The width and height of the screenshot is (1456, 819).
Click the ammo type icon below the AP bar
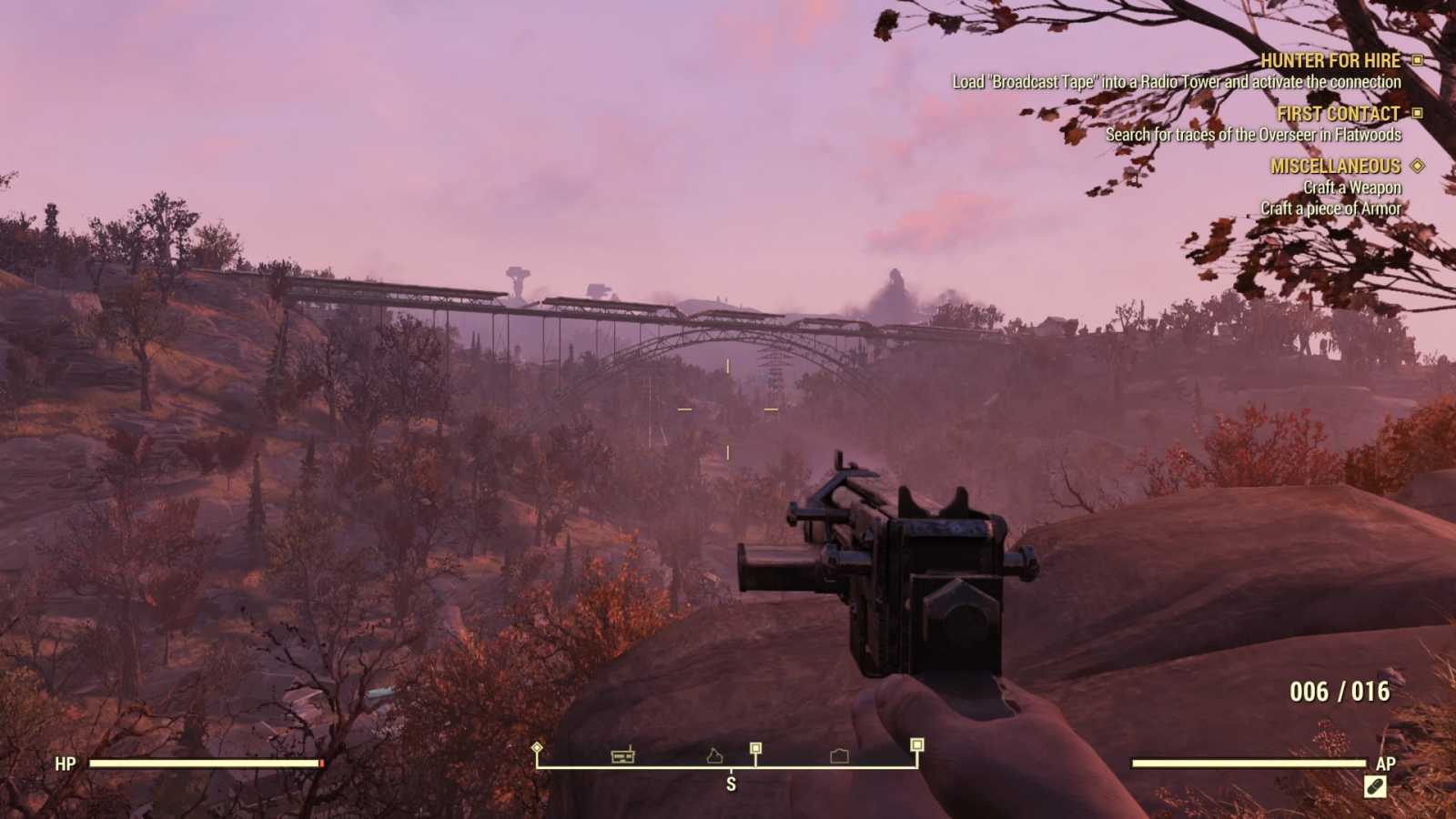tap(1377, 788)
